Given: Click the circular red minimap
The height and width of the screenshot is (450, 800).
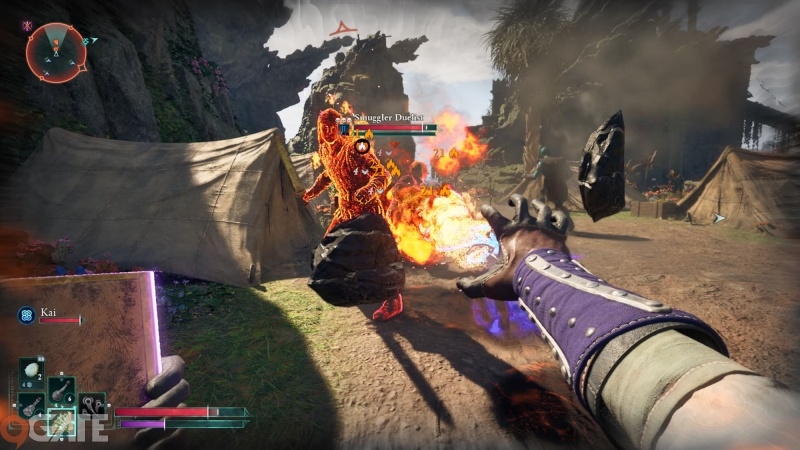Looking at the screenshot, I should pyautogui.click(x=56, y=52).
